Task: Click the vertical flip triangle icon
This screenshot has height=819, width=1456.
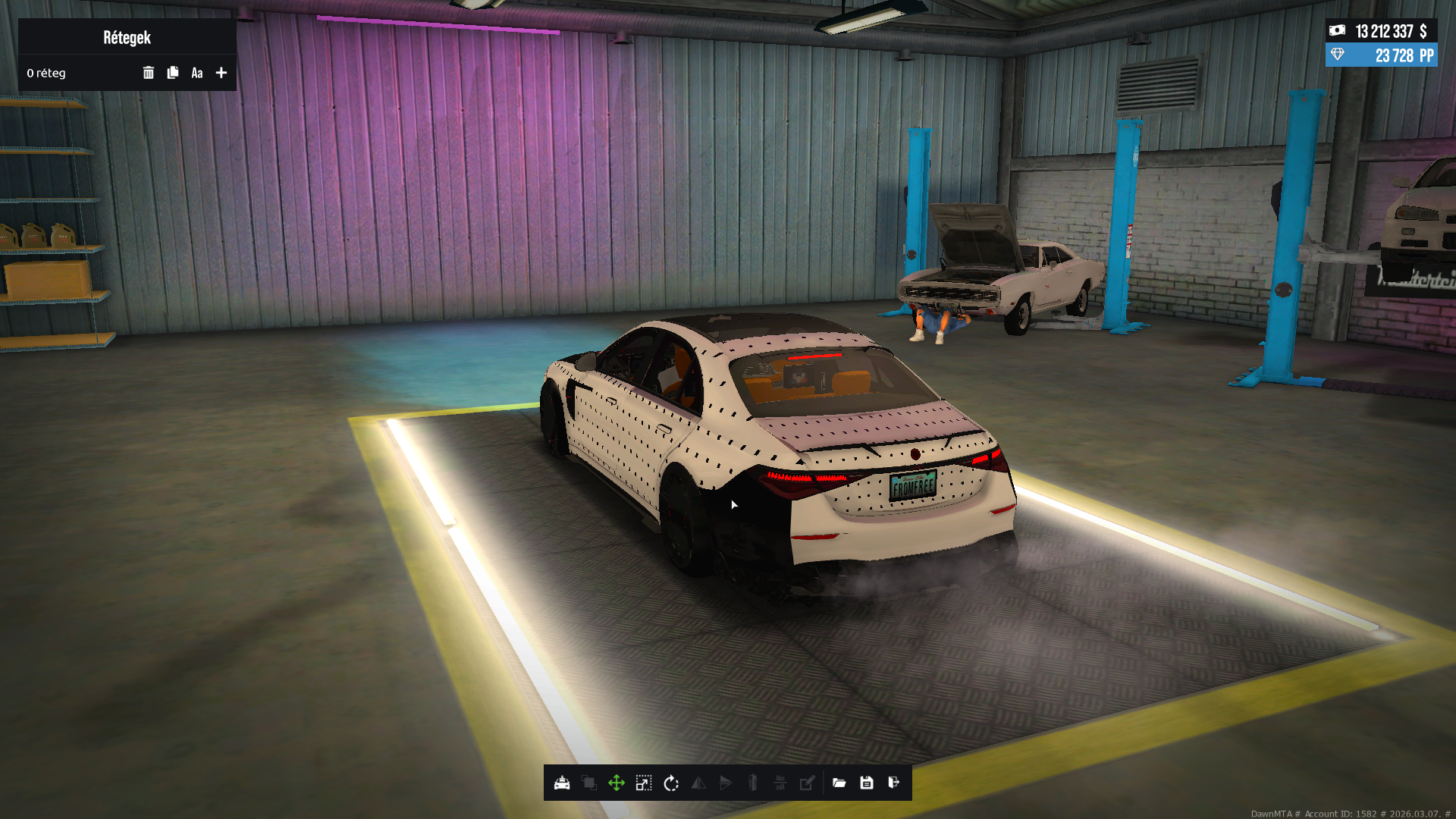Action: [x=726, y=783]
